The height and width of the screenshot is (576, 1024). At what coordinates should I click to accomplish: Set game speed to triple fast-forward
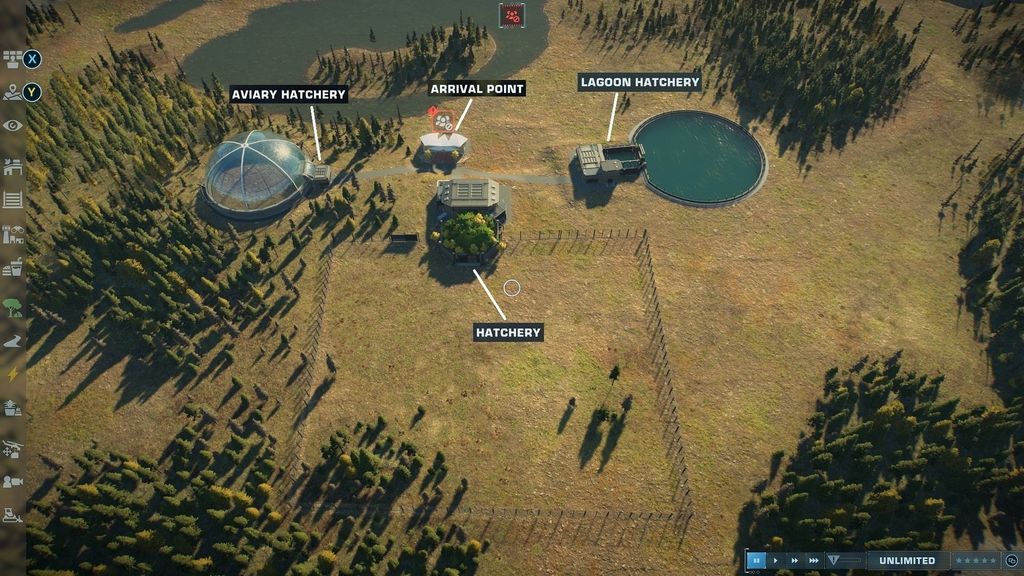814,561
